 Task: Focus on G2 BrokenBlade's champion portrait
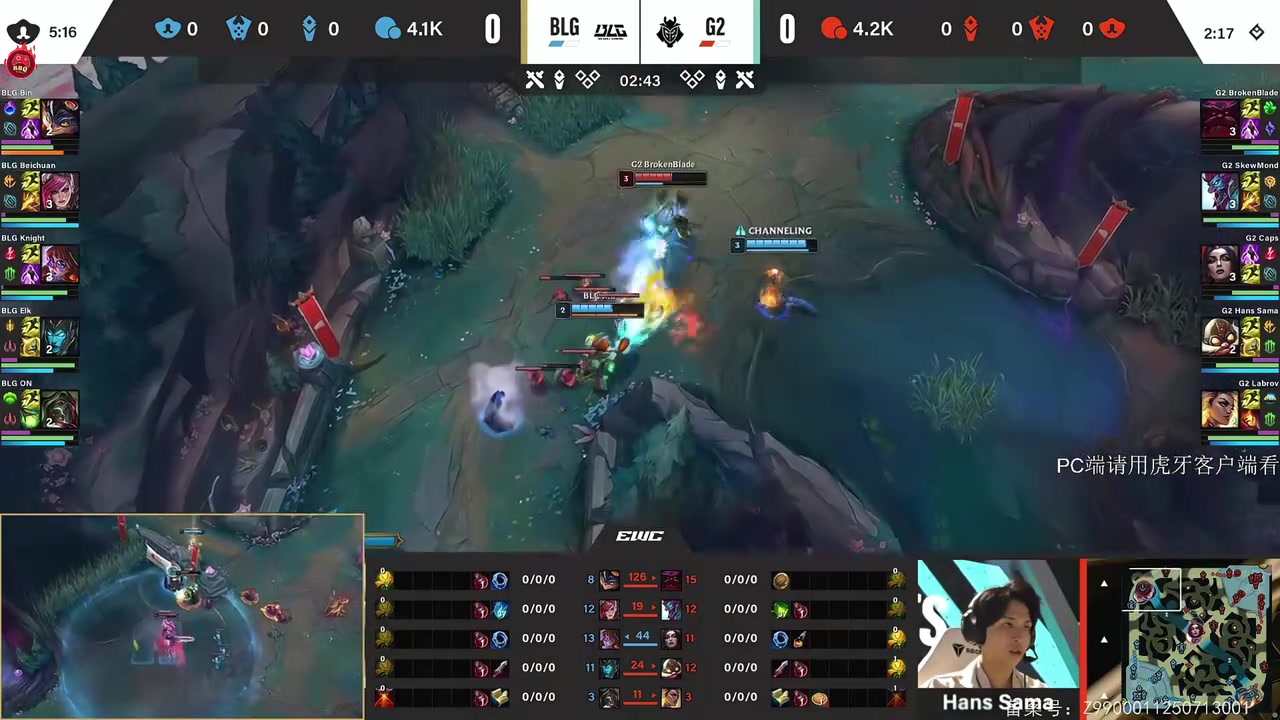[x=1219, y=118]
